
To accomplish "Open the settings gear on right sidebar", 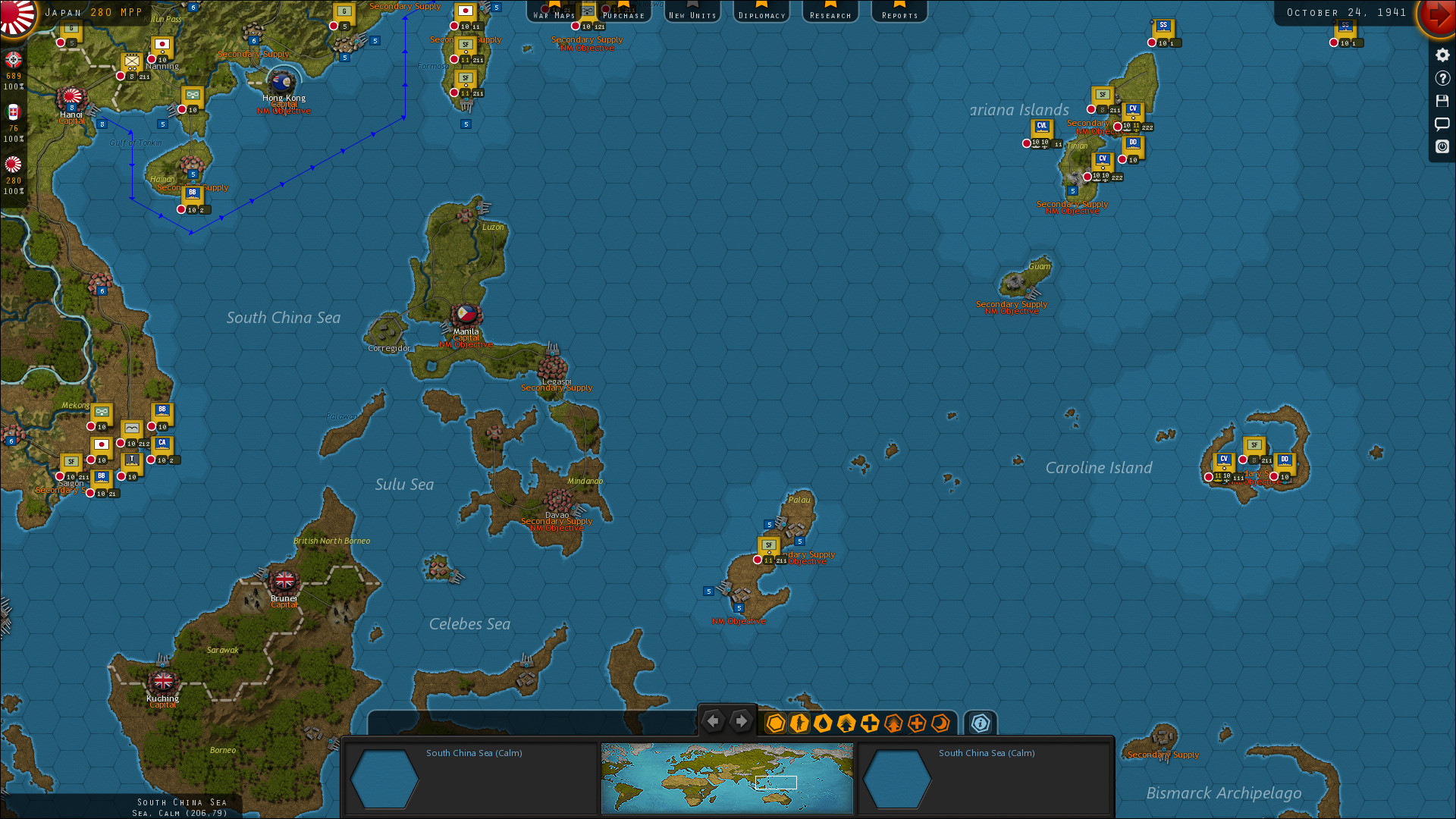I will click(1442, 55).
